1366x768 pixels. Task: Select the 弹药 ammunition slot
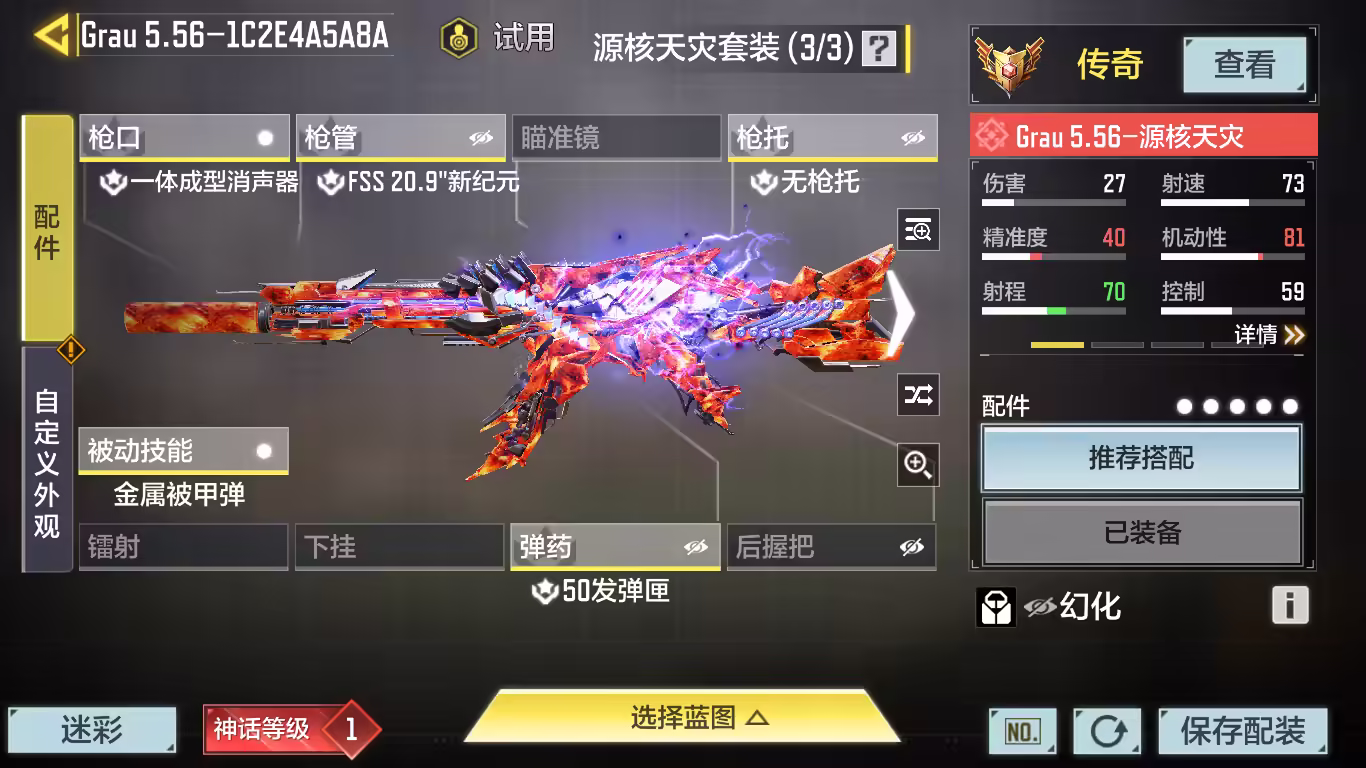pos(615,547)
